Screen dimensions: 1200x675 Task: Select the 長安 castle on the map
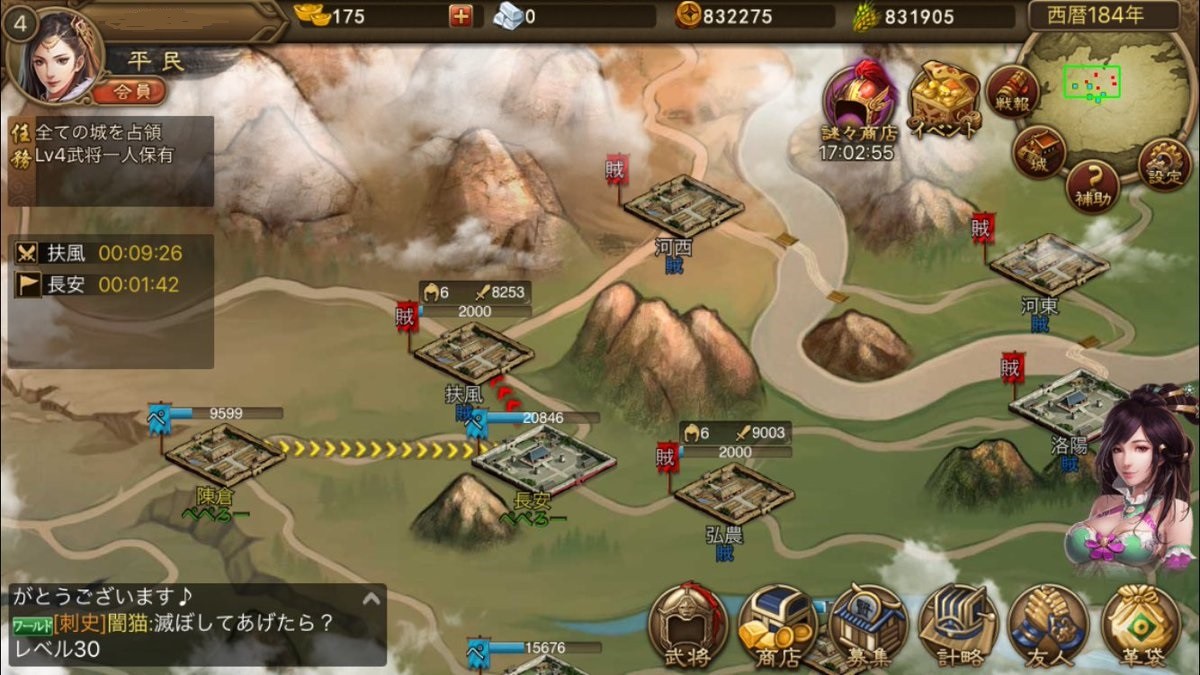click(542, 463)
